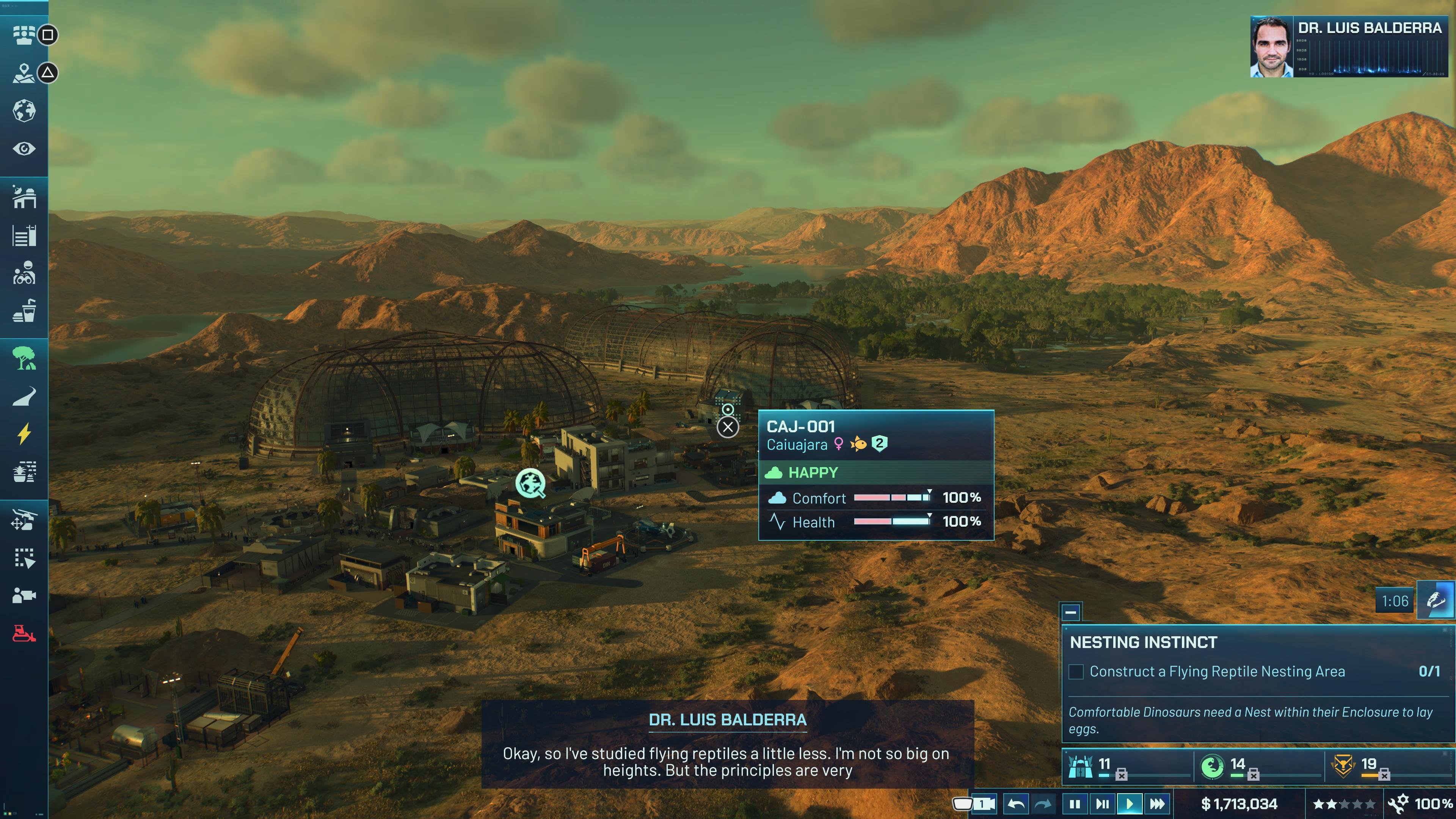This screenshot has height=819, width=1456.
Task: Select the camera view eye icon
Action: tap(24, 149)
